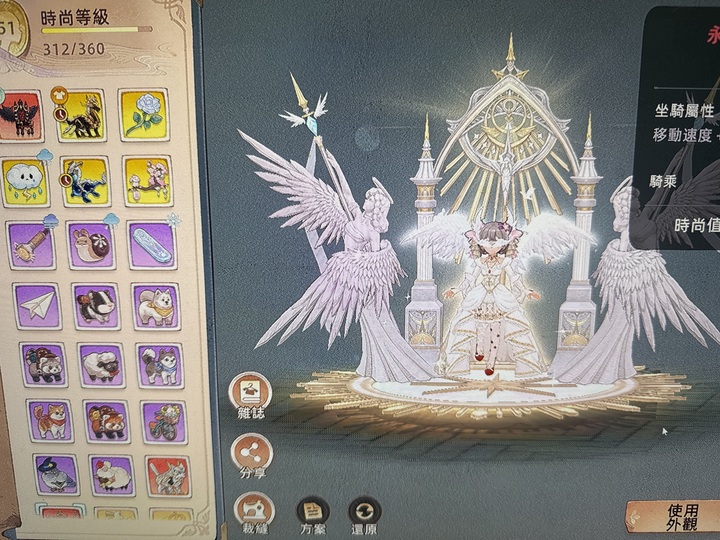Select the white sheep mount slot
The width and height of the screenshot is (720, 540).
click(x=101, y=364)
